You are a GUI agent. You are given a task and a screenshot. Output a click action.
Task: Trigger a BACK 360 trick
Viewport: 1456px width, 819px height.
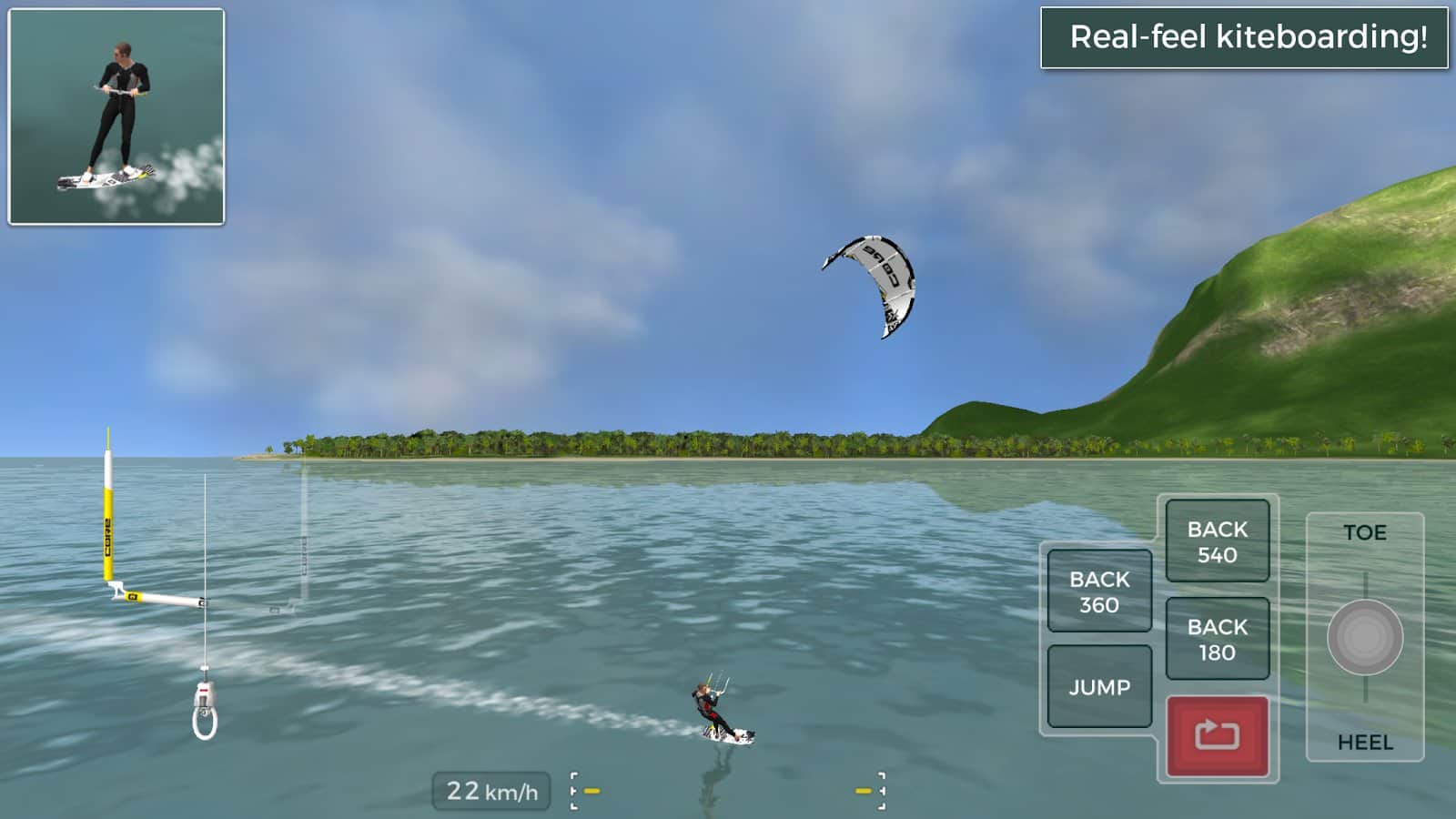(x=1098, y=590)
